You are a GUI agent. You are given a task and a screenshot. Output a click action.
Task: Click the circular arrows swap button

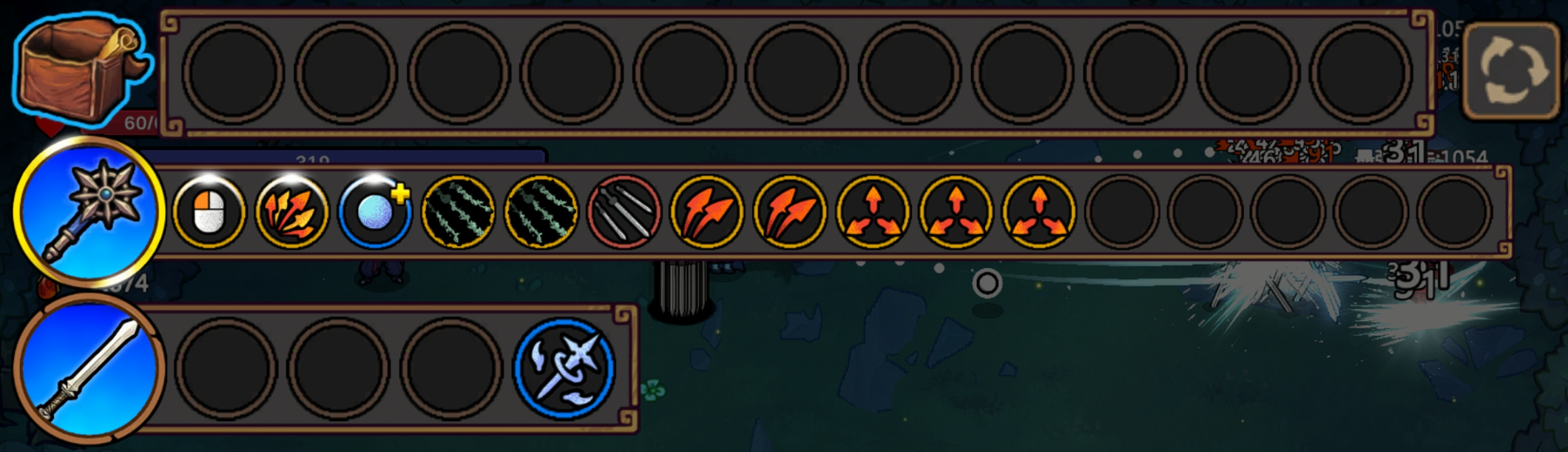pyautogui.click(x=1513, y=70)
